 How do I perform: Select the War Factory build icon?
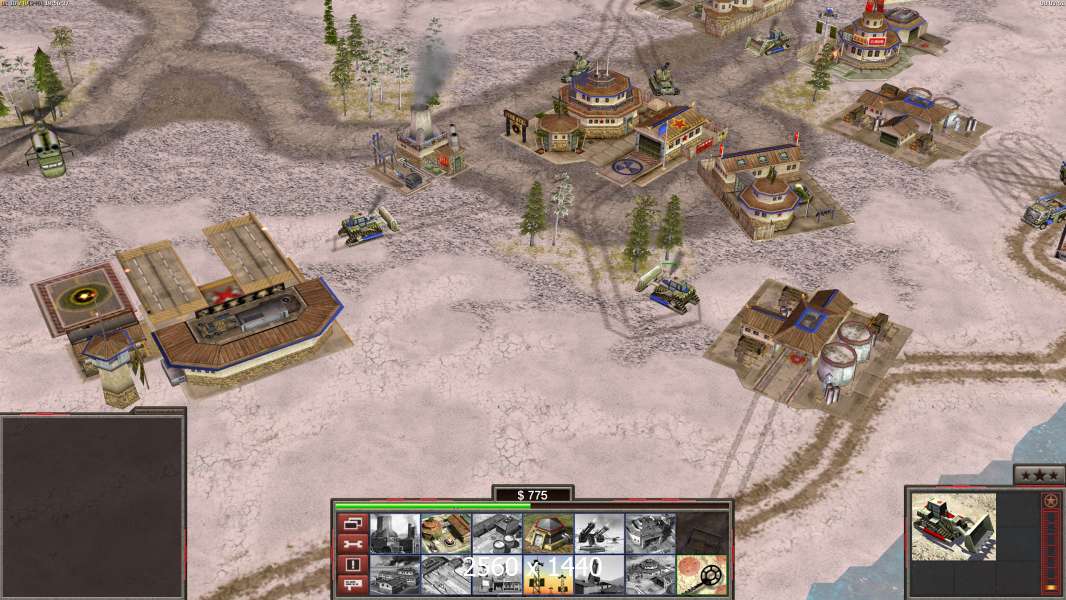(650, 534)
